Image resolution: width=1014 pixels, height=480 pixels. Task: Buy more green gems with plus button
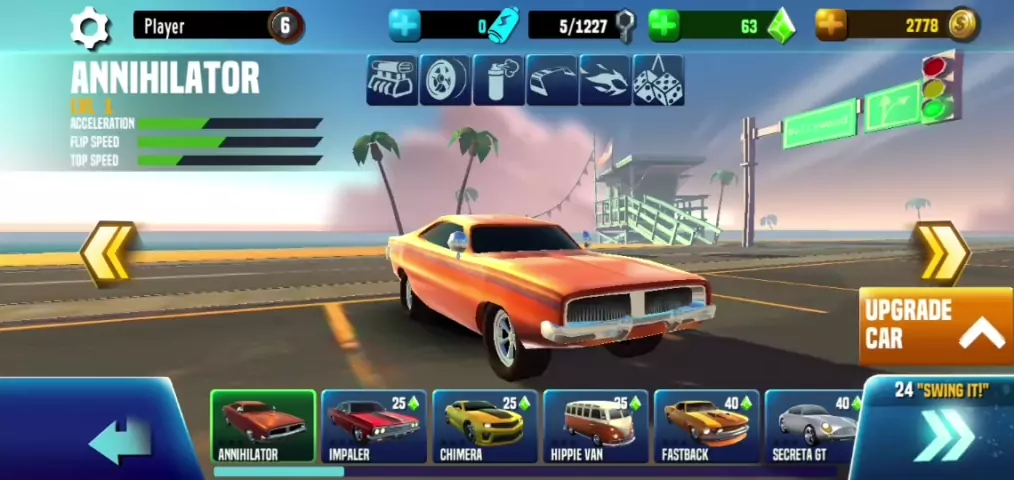tap(664, 26)
